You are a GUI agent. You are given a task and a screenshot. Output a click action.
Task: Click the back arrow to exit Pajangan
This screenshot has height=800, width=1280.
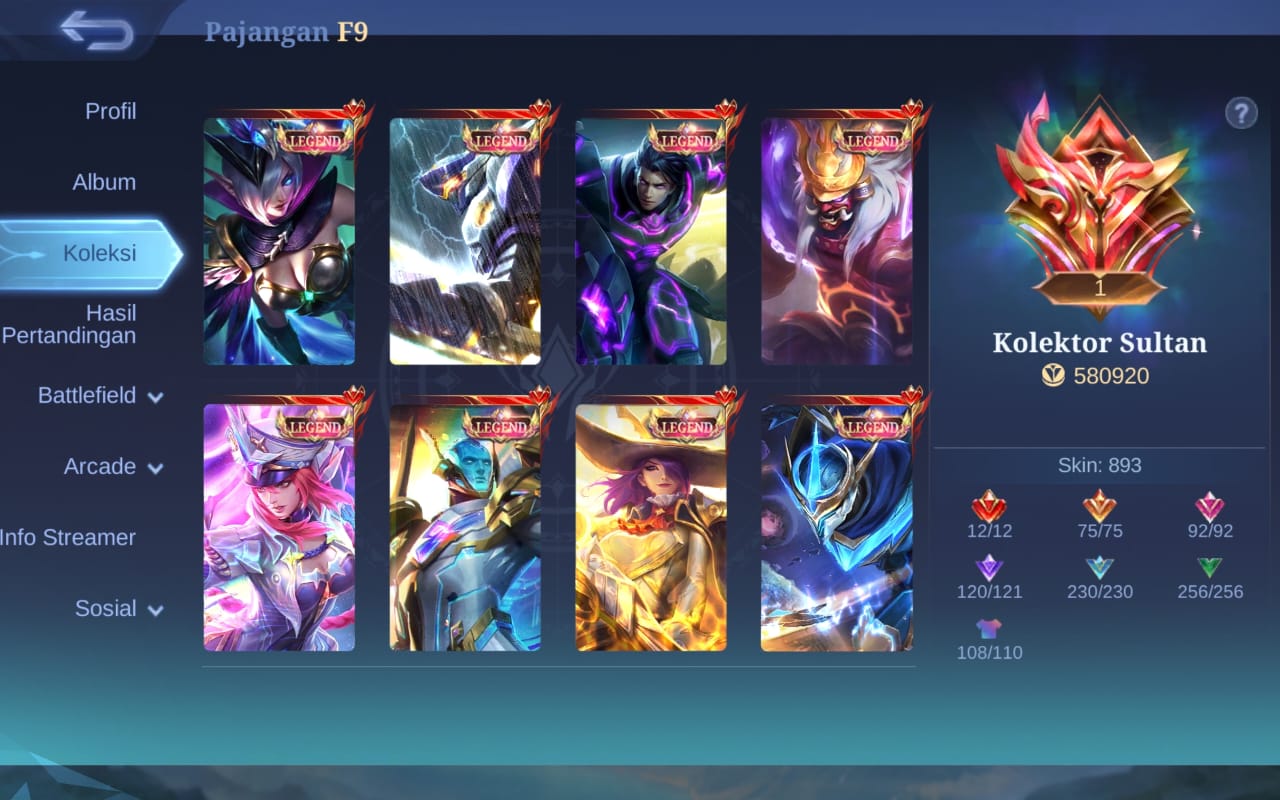95,32
